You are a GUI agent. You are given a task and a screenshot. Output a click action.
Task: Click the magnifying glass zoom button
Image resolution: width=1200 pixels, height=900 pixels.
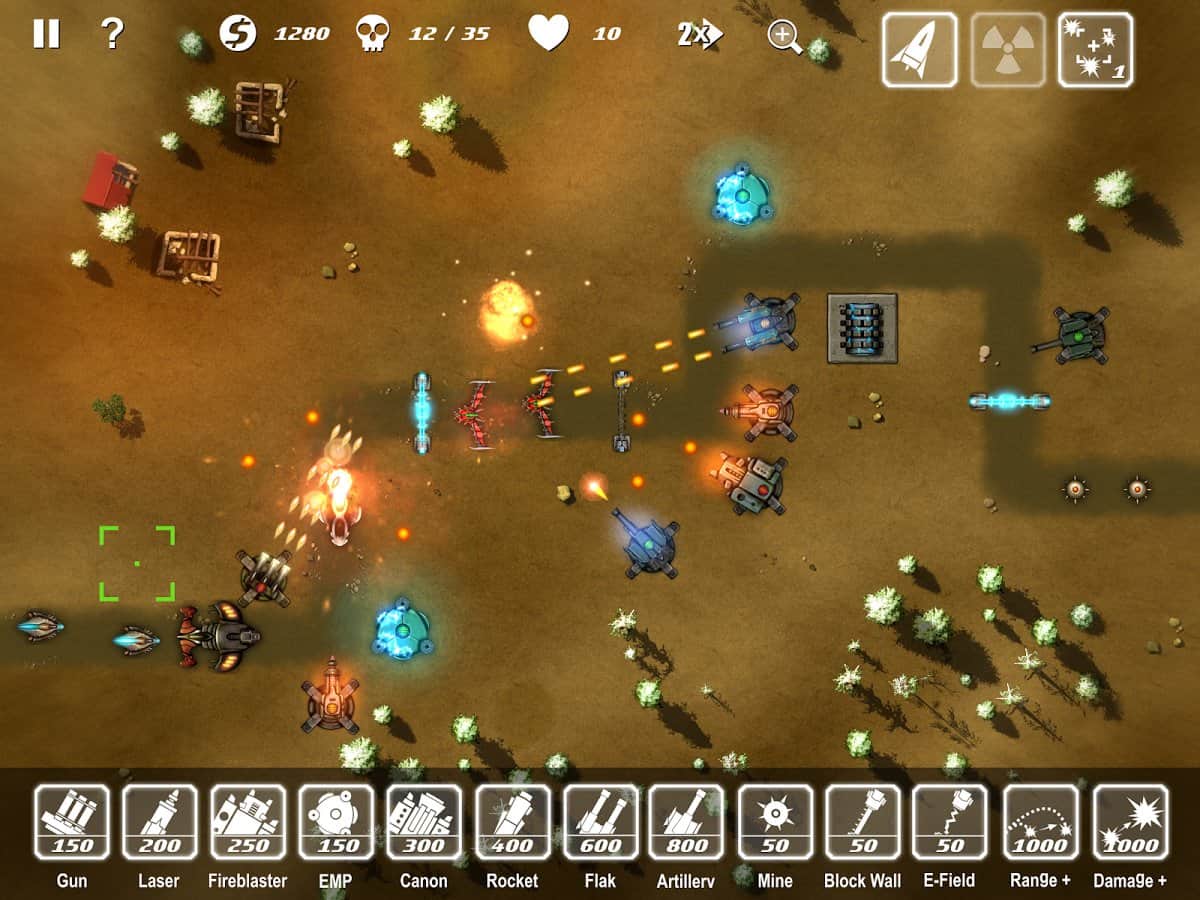click(785, 36)
